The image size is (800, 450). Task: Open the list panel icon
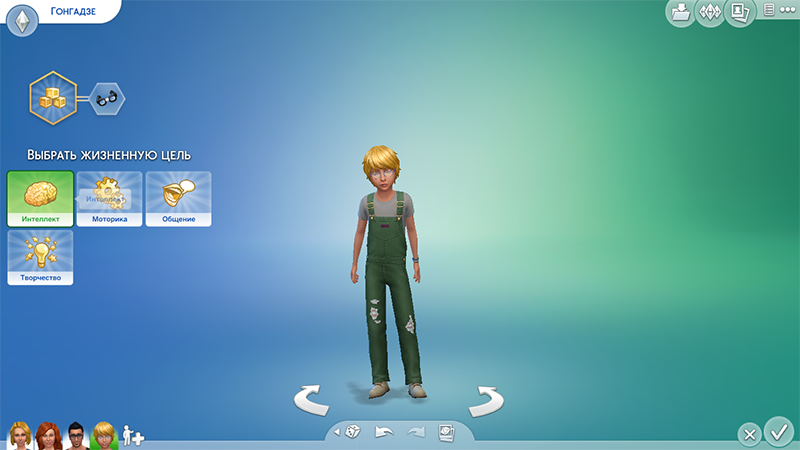[x=769, y=9]
